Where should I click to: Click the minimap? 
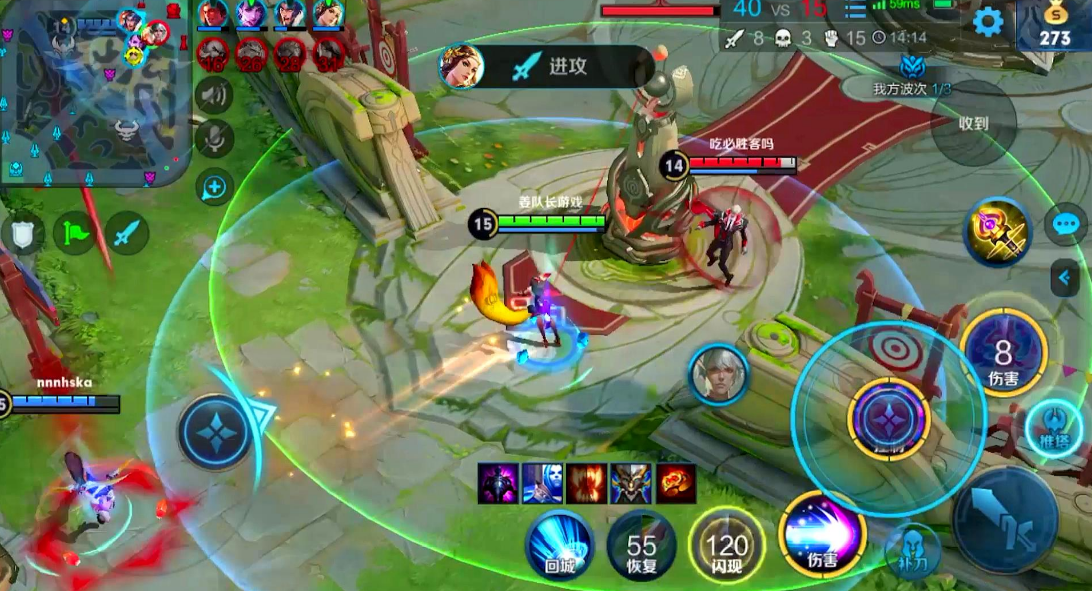tap(95, 95)
